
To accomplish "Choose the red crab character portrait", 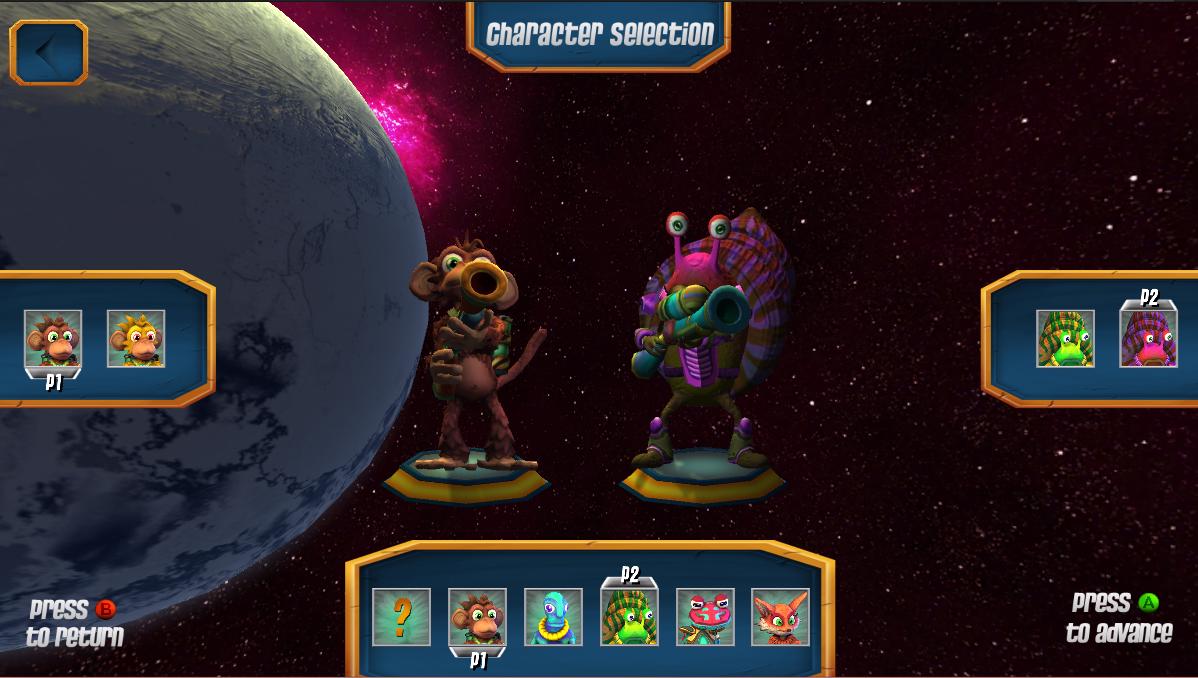I will [x=705, y=617].
